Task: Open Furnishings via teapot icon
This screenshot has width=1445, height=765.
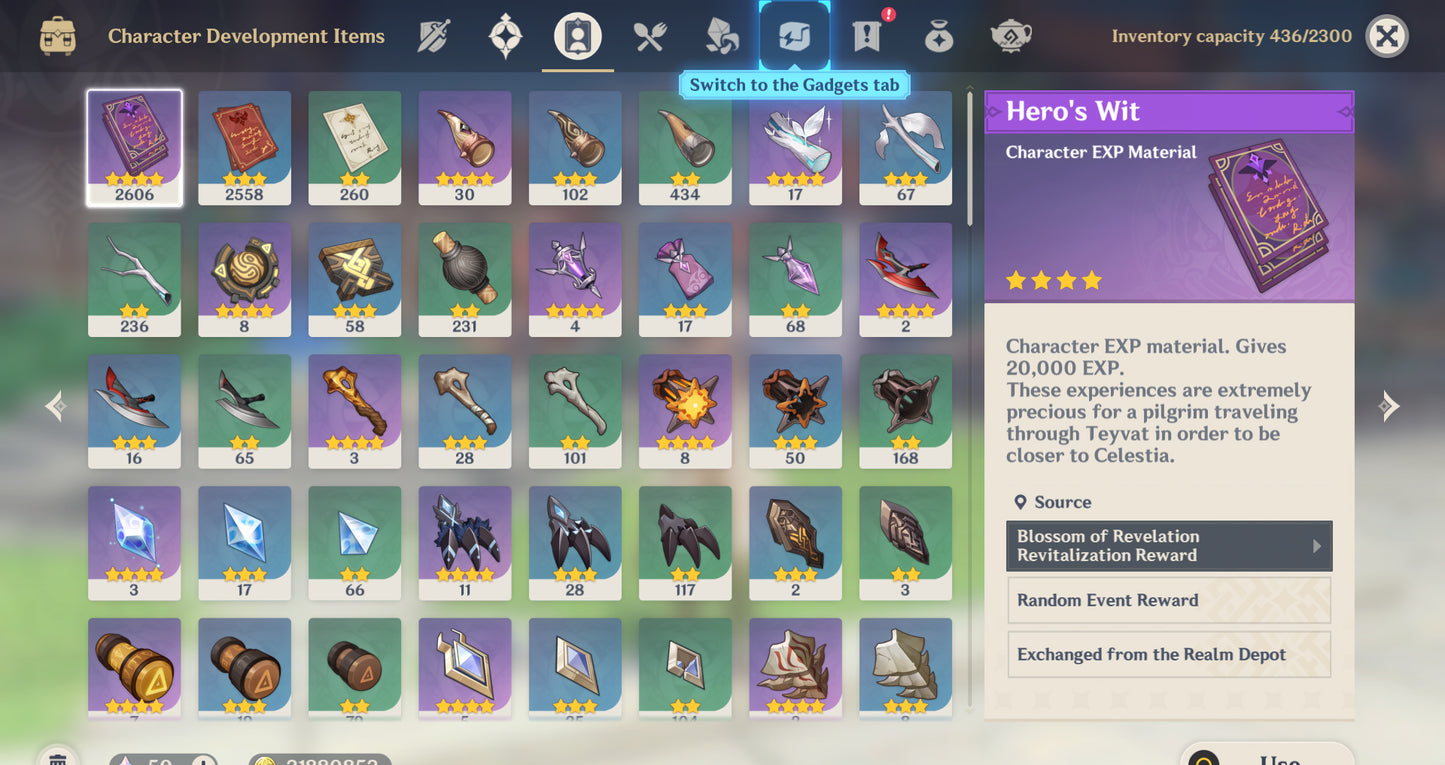Action: coord(1011,35)
